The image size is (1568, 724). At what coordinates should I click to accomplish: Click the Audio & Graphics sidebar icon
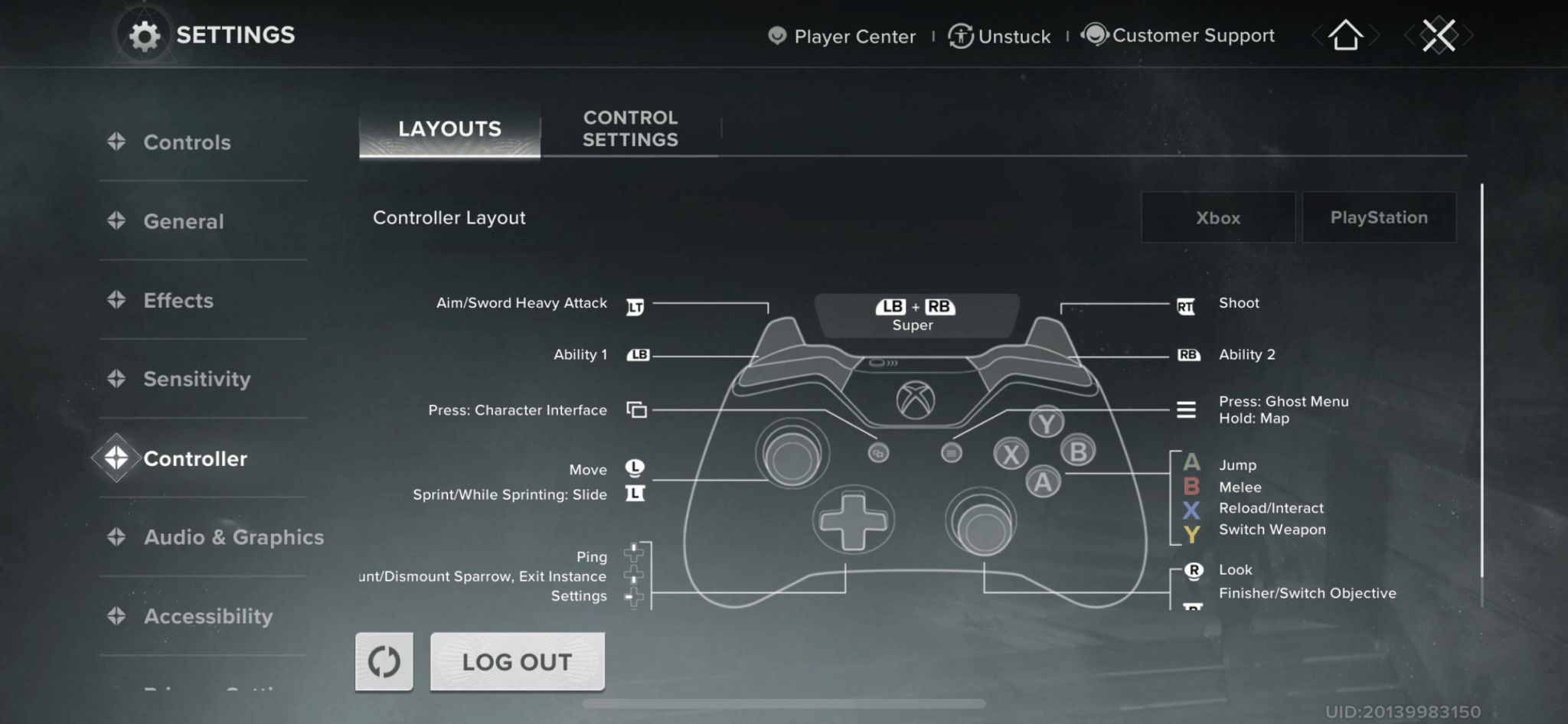pyautogui.click(x=116, y=536)
